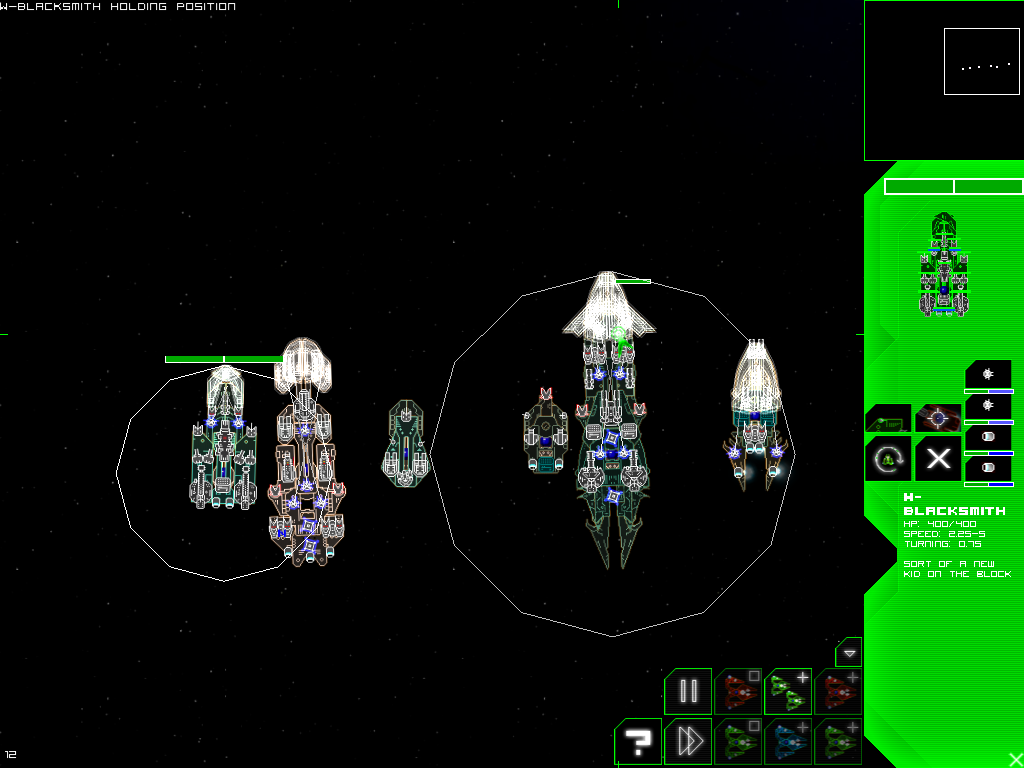Select the paired green ships group button
The image size is (1024, 768).
(x=788, y=692)
